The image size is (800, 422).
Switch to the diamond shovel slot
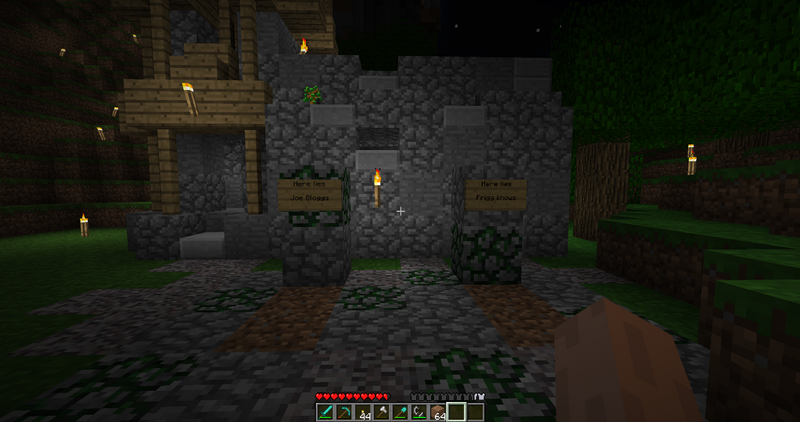(x=400, y=412)
